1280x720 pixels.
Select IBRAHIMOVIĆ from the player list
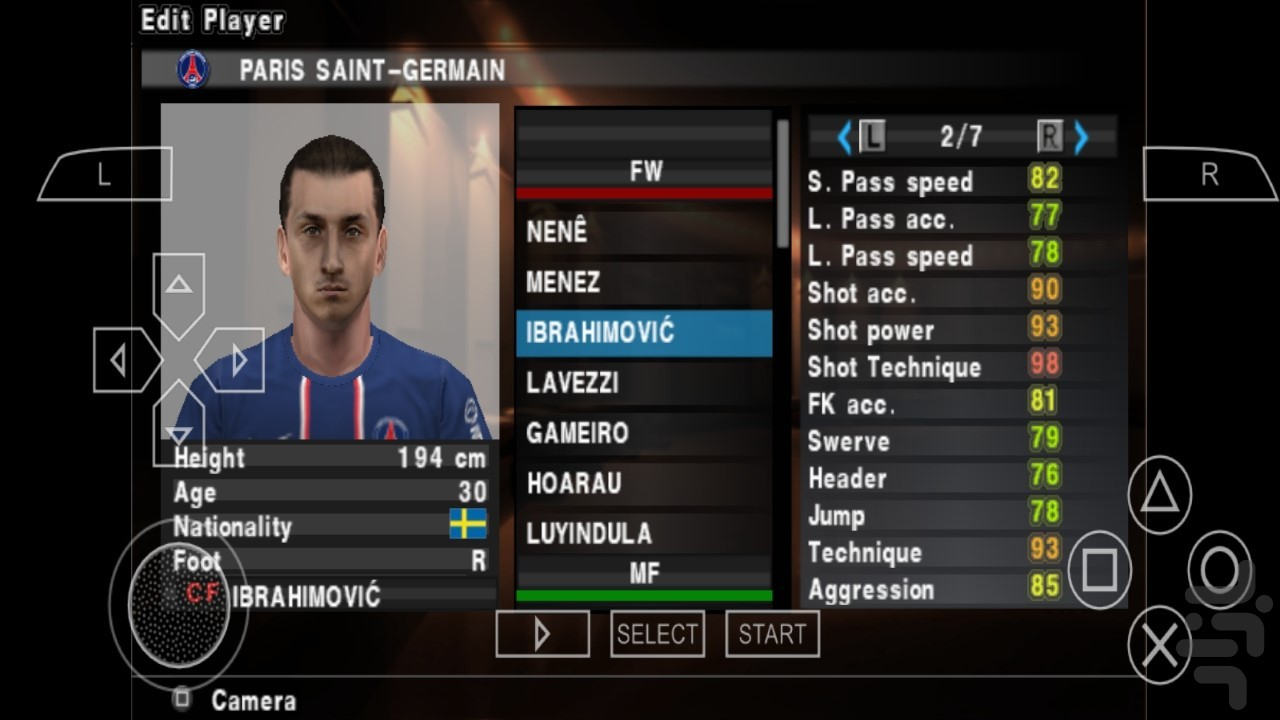(644, 333)
